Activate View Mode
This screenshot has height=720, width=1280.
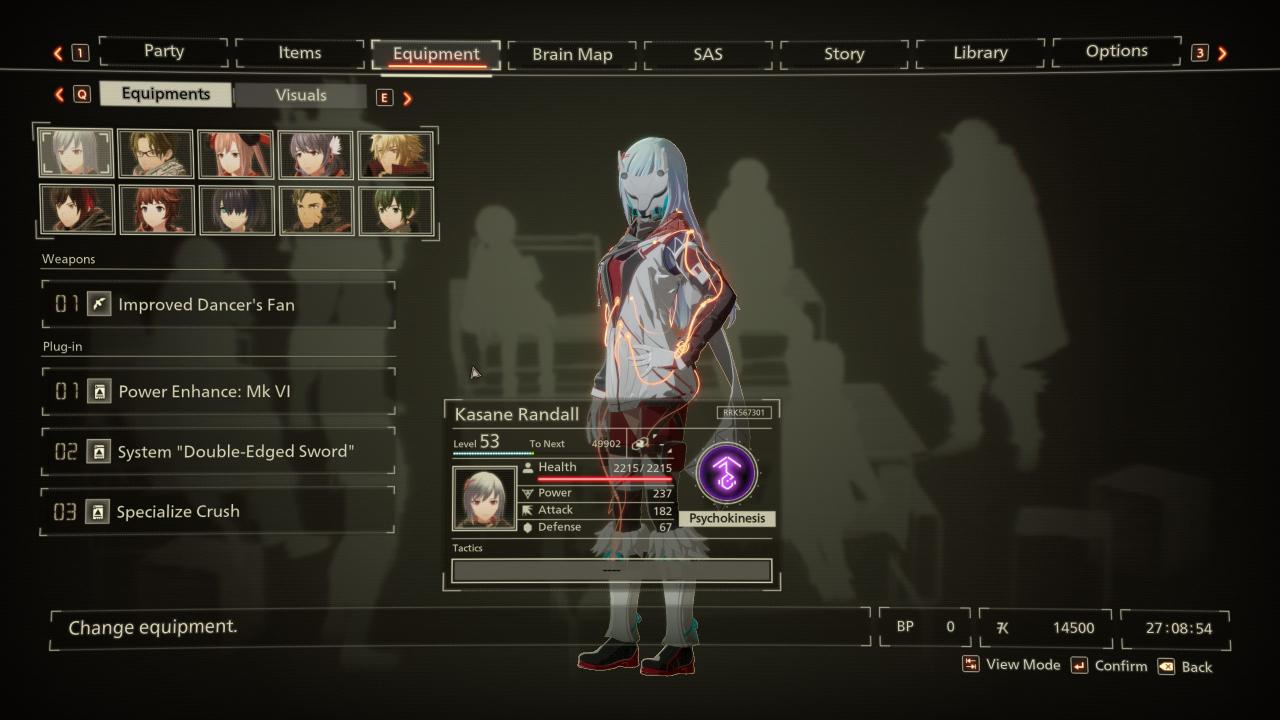[1011, 665]
